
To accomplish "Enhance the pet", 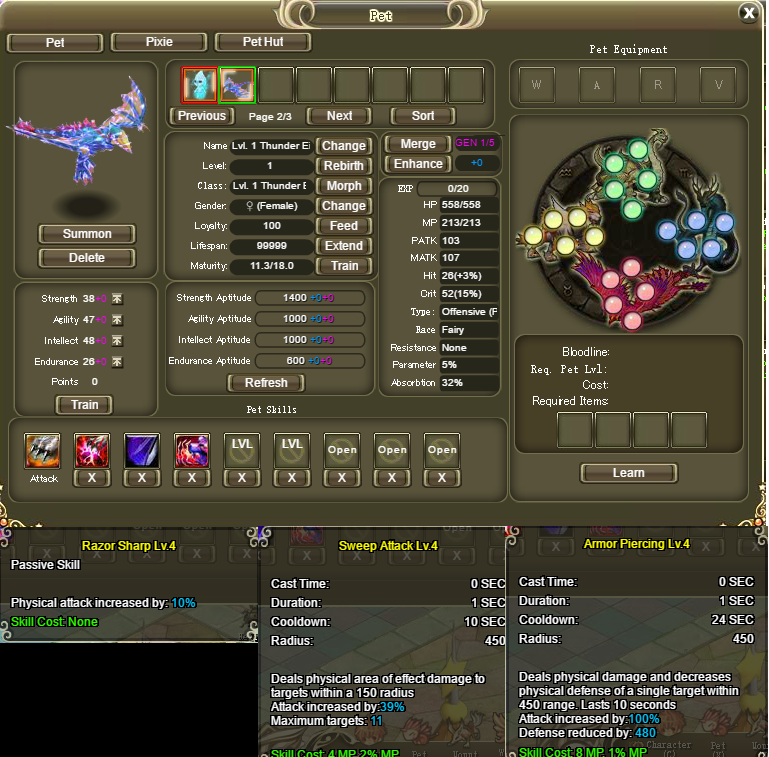I will [x=418, y=164].
